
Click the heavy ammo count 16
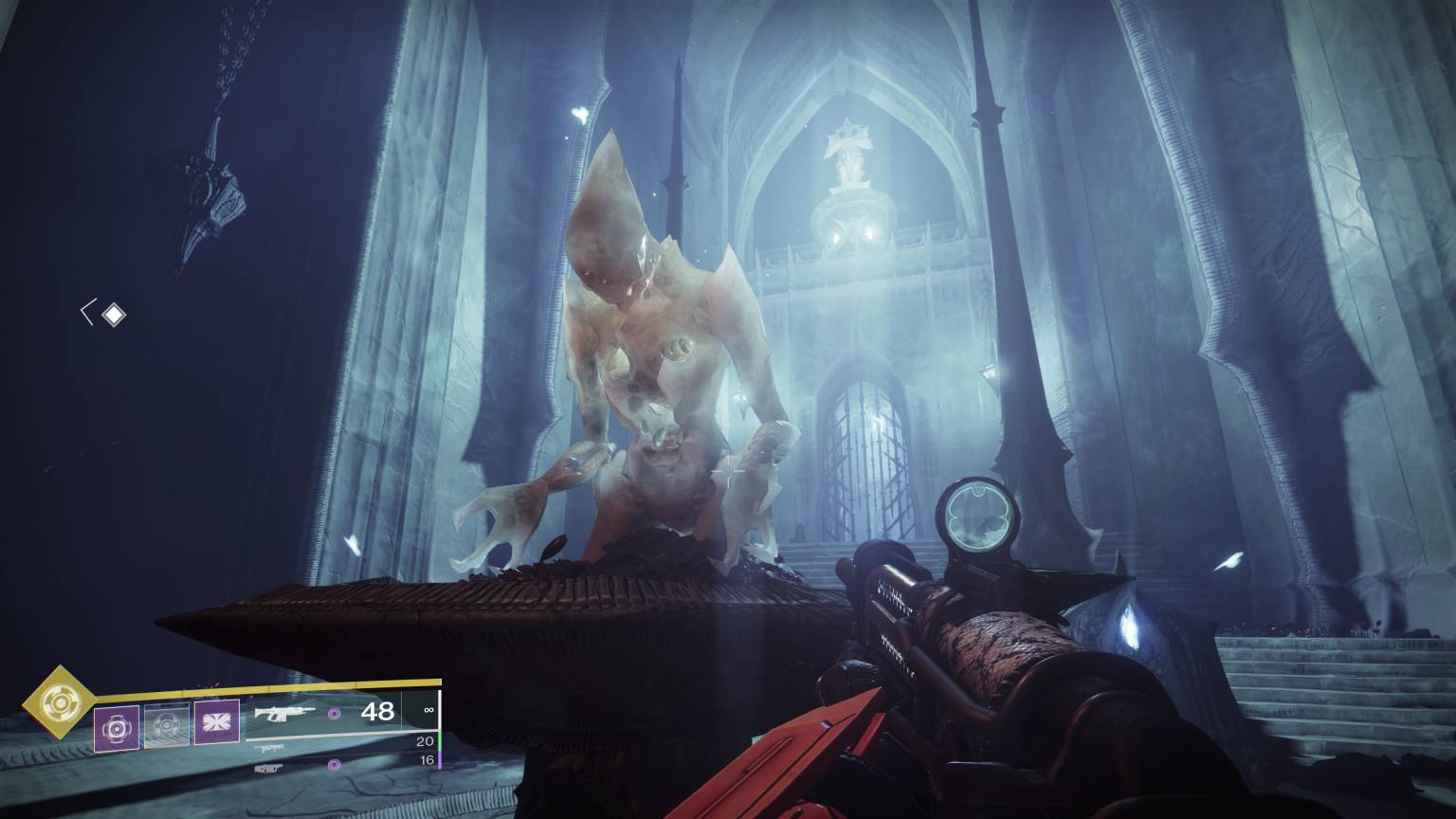tap(428, 762)
